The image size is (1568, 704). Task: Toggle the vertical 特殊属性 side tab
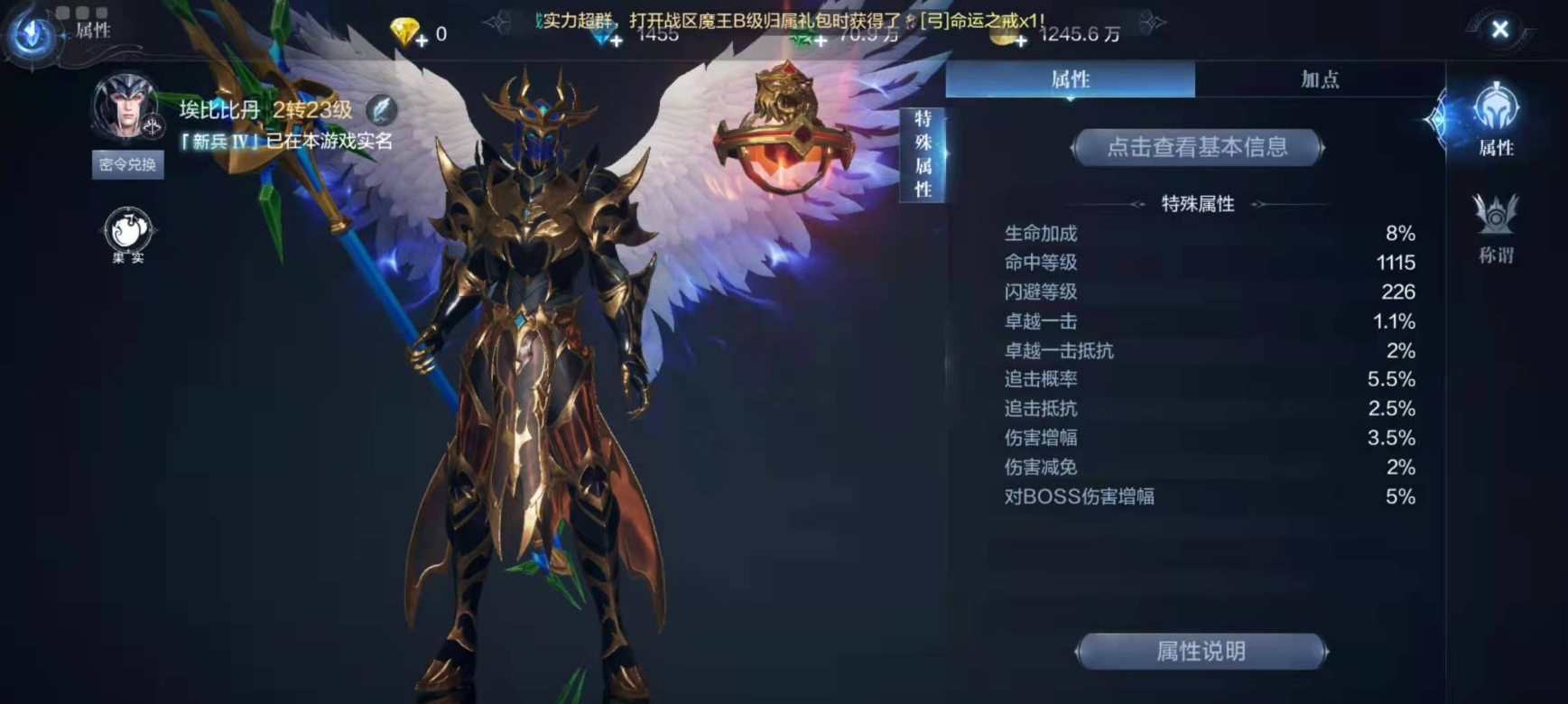point(923,154)
